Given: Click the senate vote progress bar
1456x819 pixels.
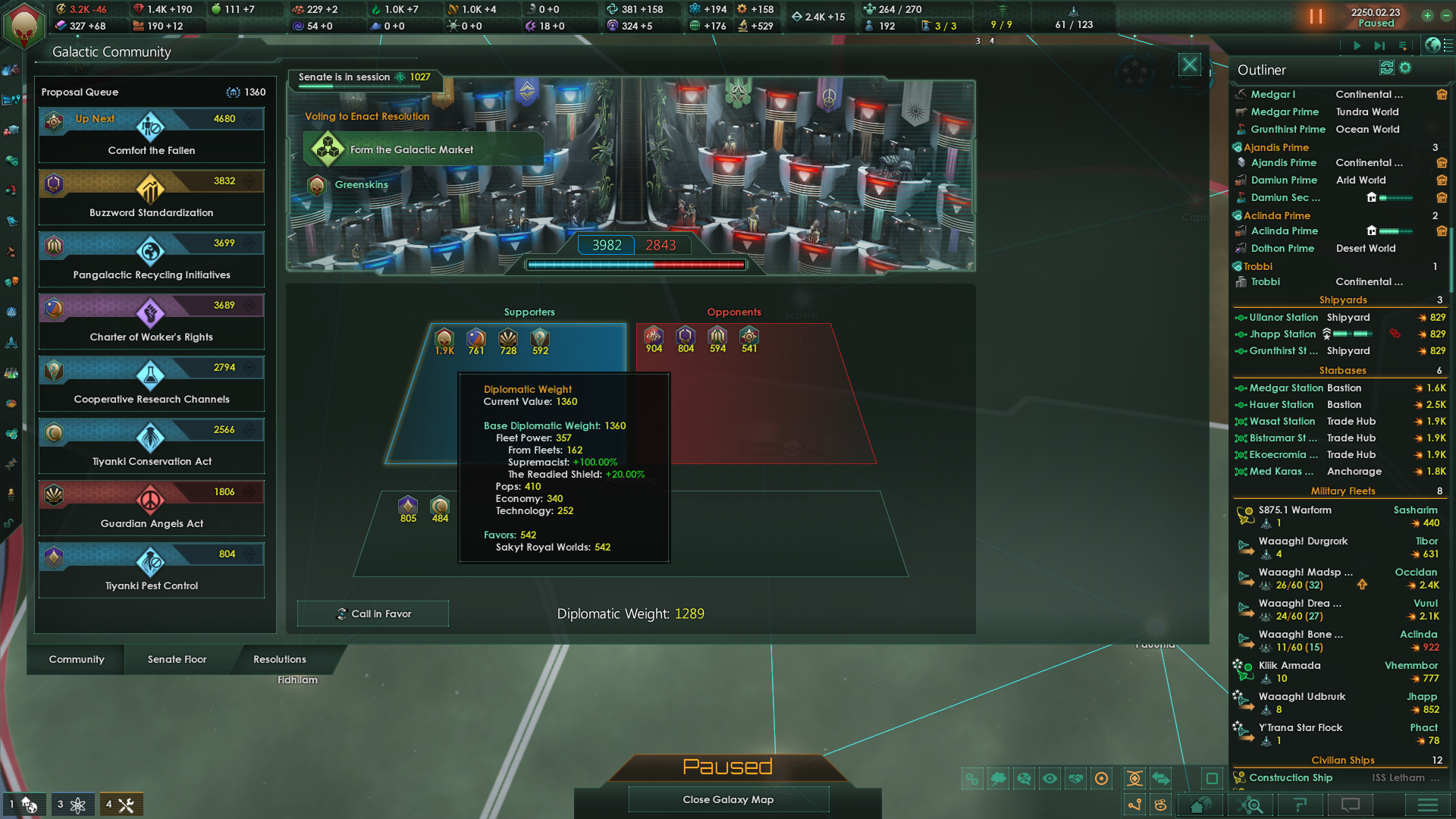Looking at the screenshot, I should pyautogui.click(x=635, y=265).
